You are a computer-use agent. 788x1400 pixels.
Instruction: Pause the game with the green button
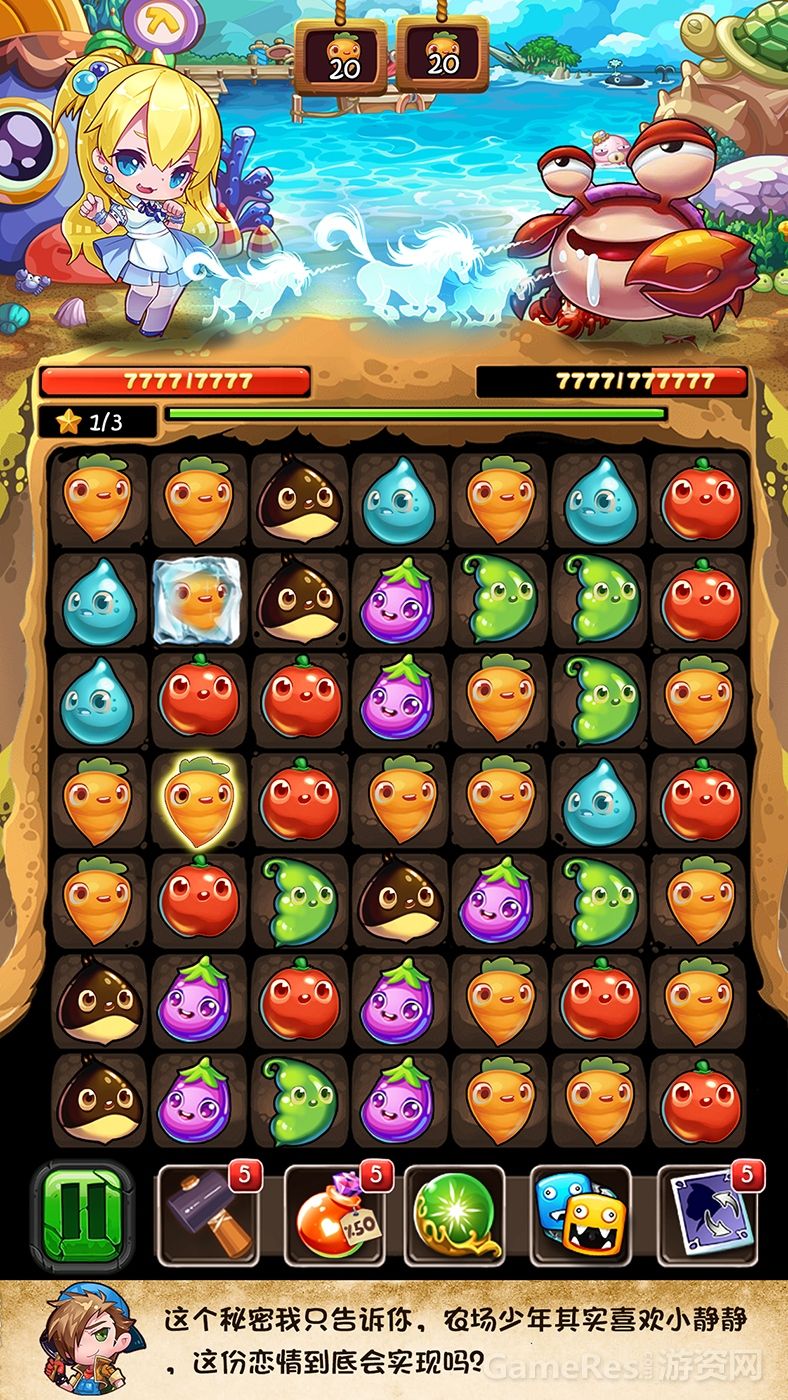coord(82,1215)
